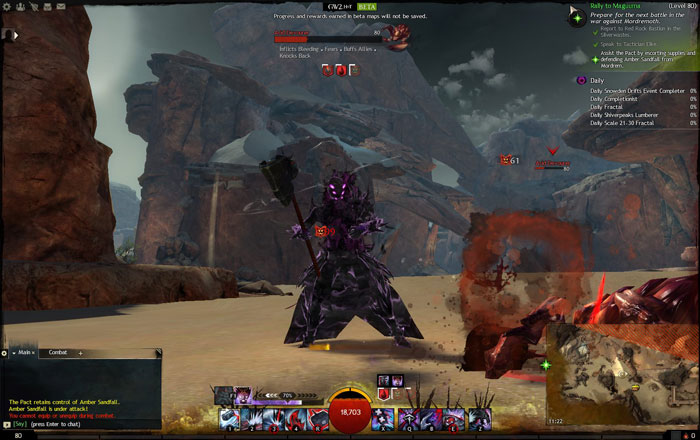
Task: Add a new chat tab with the plus button
Action: click(81, 353)
